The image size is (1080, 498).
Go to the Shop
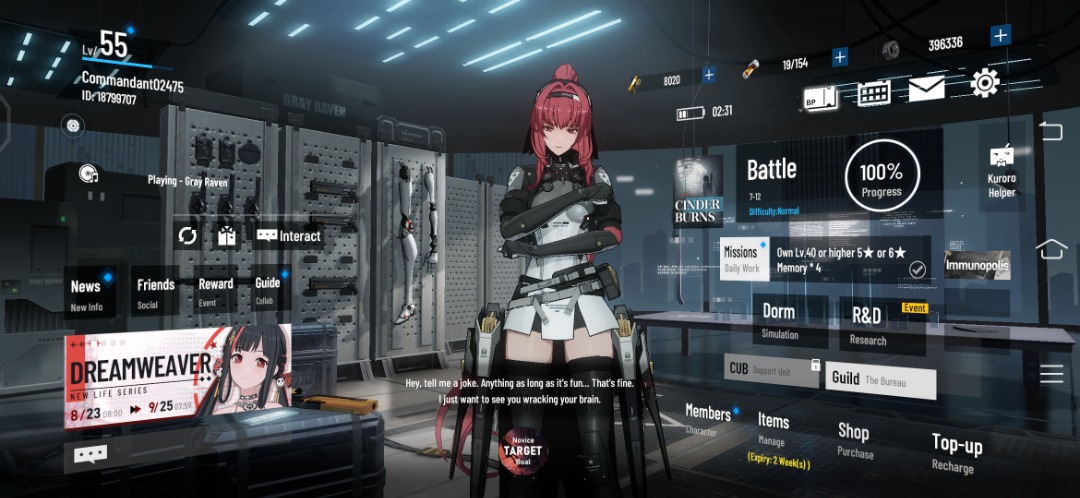tap(854, 440)
